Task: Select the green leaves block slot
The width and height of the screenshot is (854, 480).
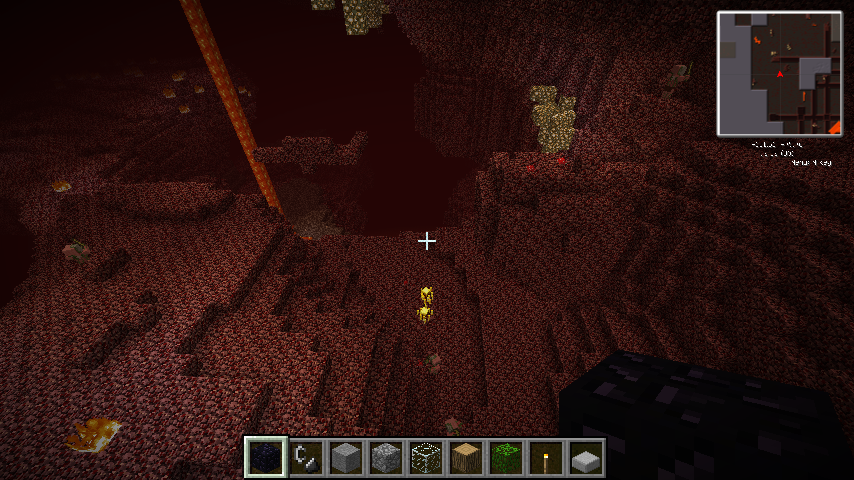Action: 507,457
